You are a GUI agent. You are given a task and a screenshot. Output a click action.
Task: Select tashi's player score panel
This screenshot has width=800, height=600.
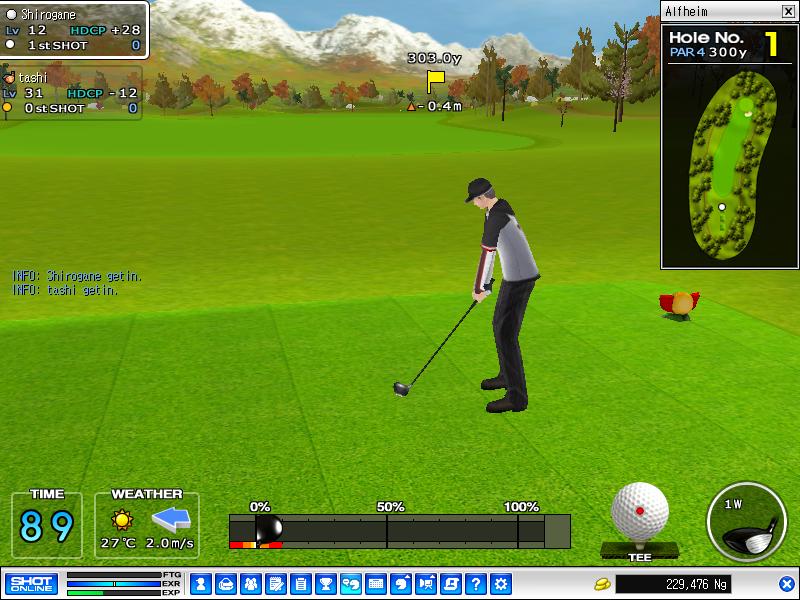coord(70,93)
